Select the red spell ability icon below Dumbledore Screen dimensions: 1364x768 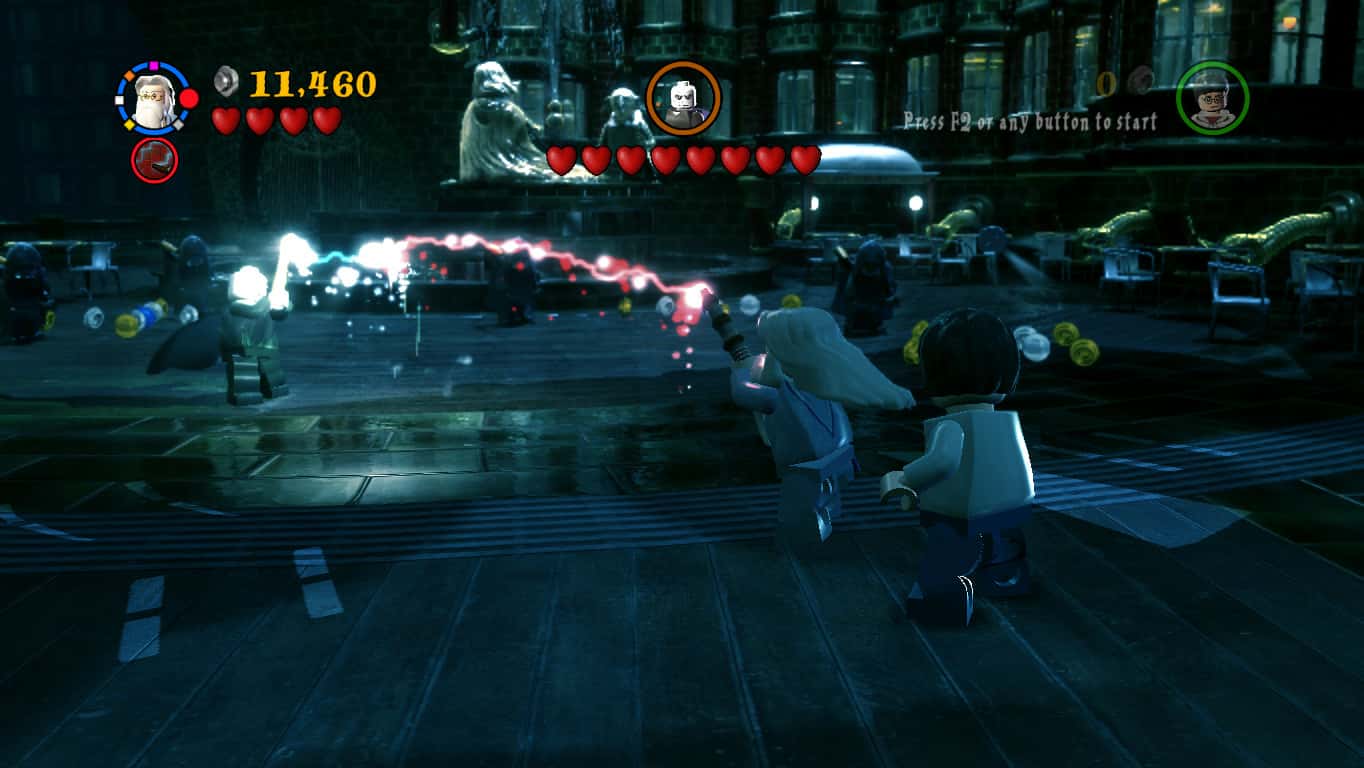pos(154,160)
